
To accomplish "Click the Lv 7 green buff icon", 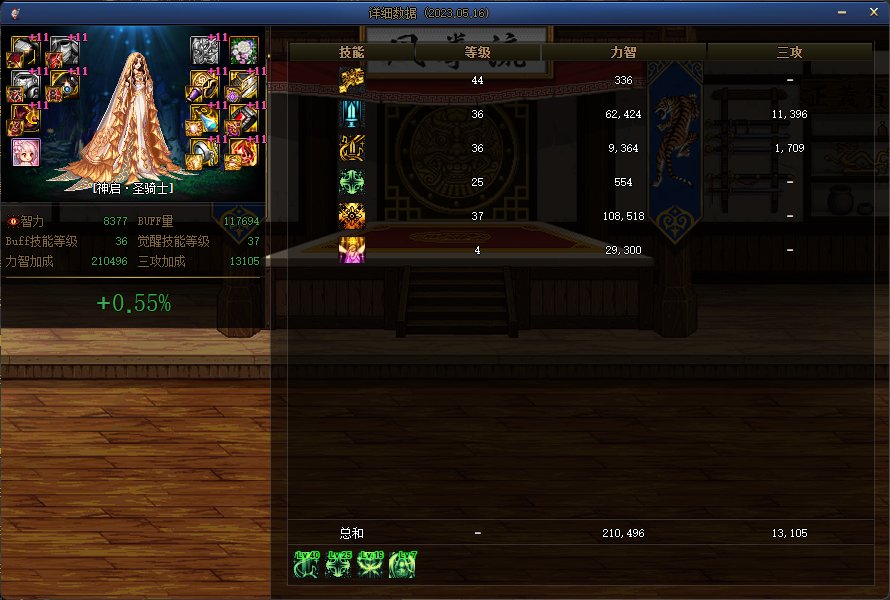I will [402, 564].
